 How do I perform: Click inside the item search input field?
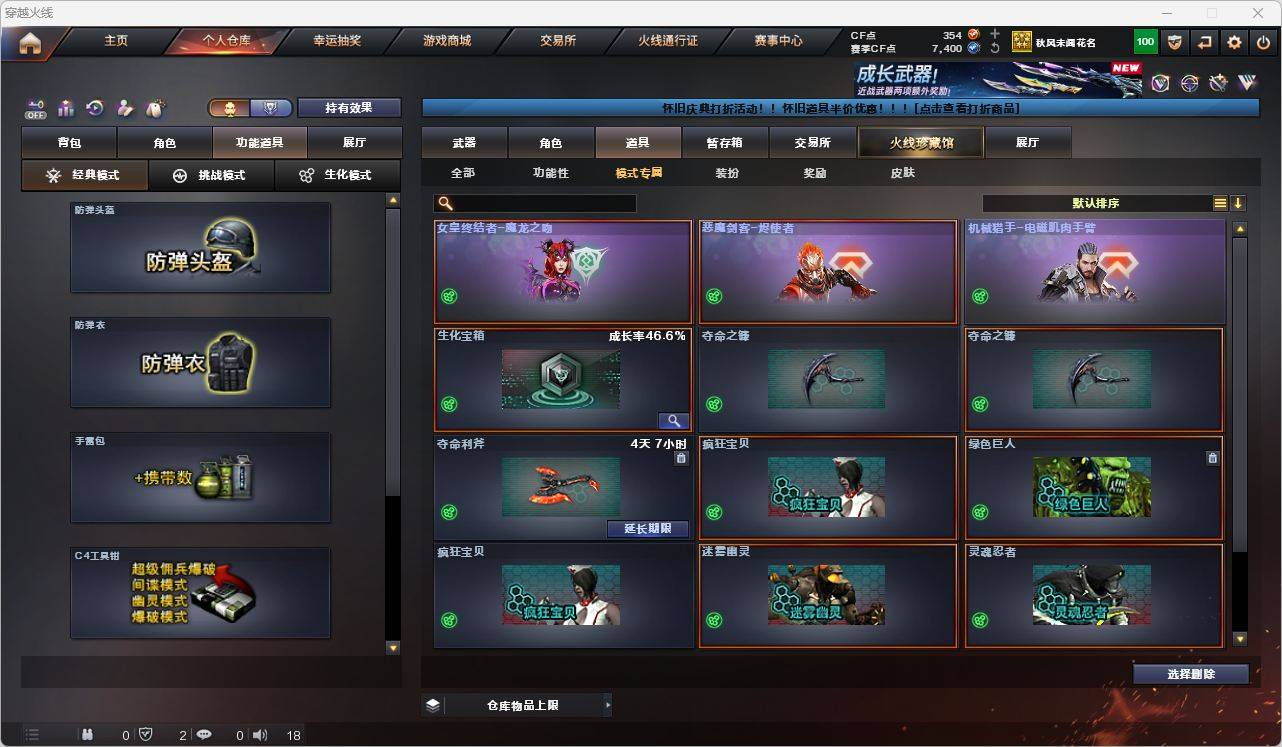click(540, 202)
